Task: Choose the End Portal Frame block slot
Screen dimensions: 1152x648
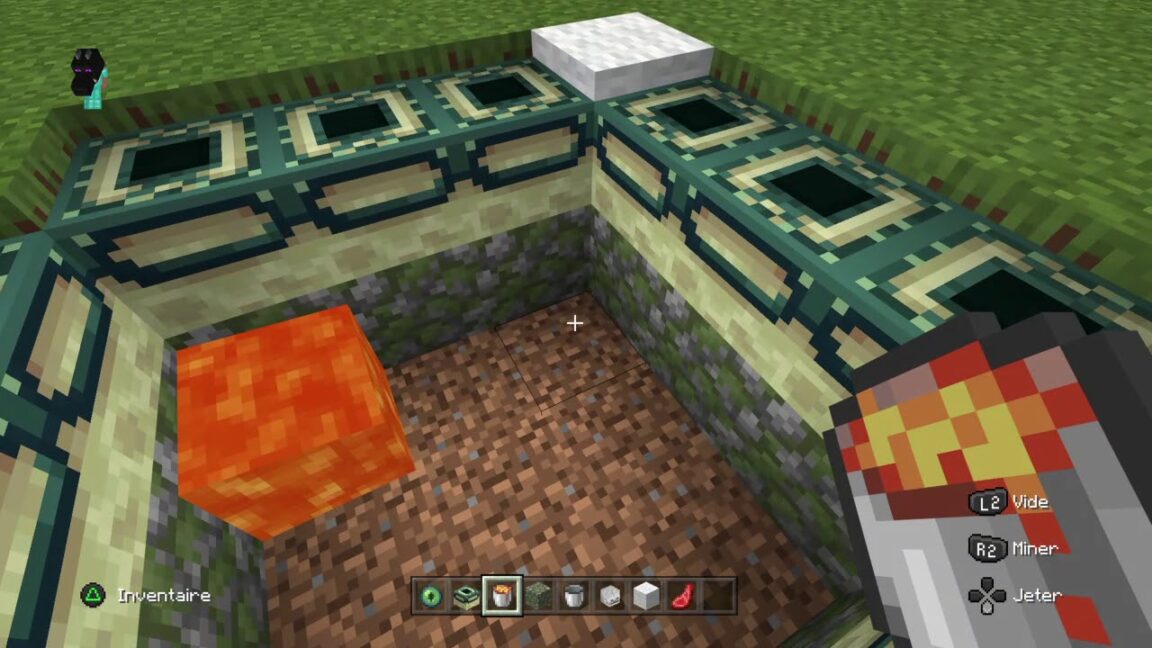Action: (x=465, y=596)
